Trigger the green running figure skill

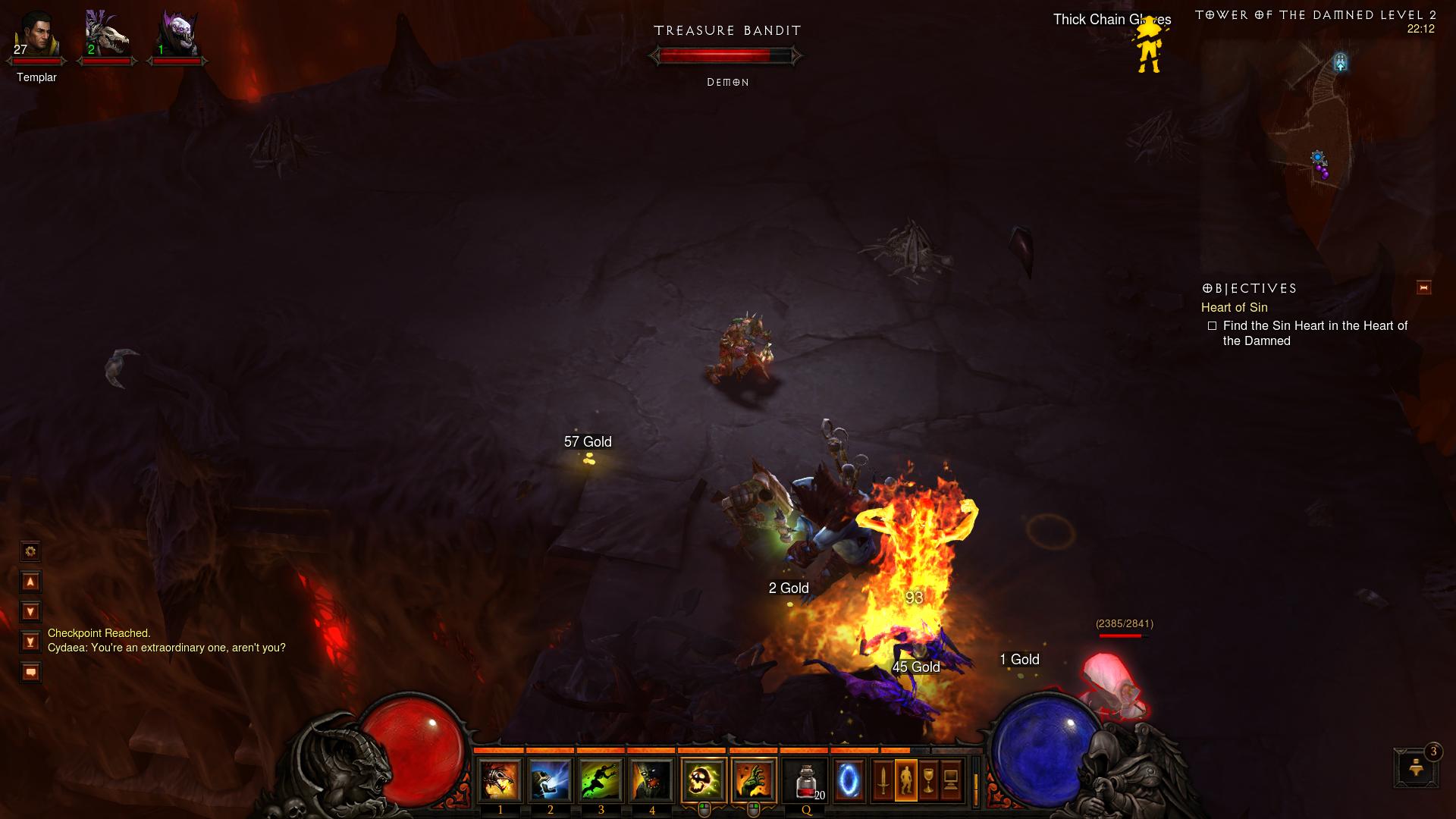[x=601, y=780]
